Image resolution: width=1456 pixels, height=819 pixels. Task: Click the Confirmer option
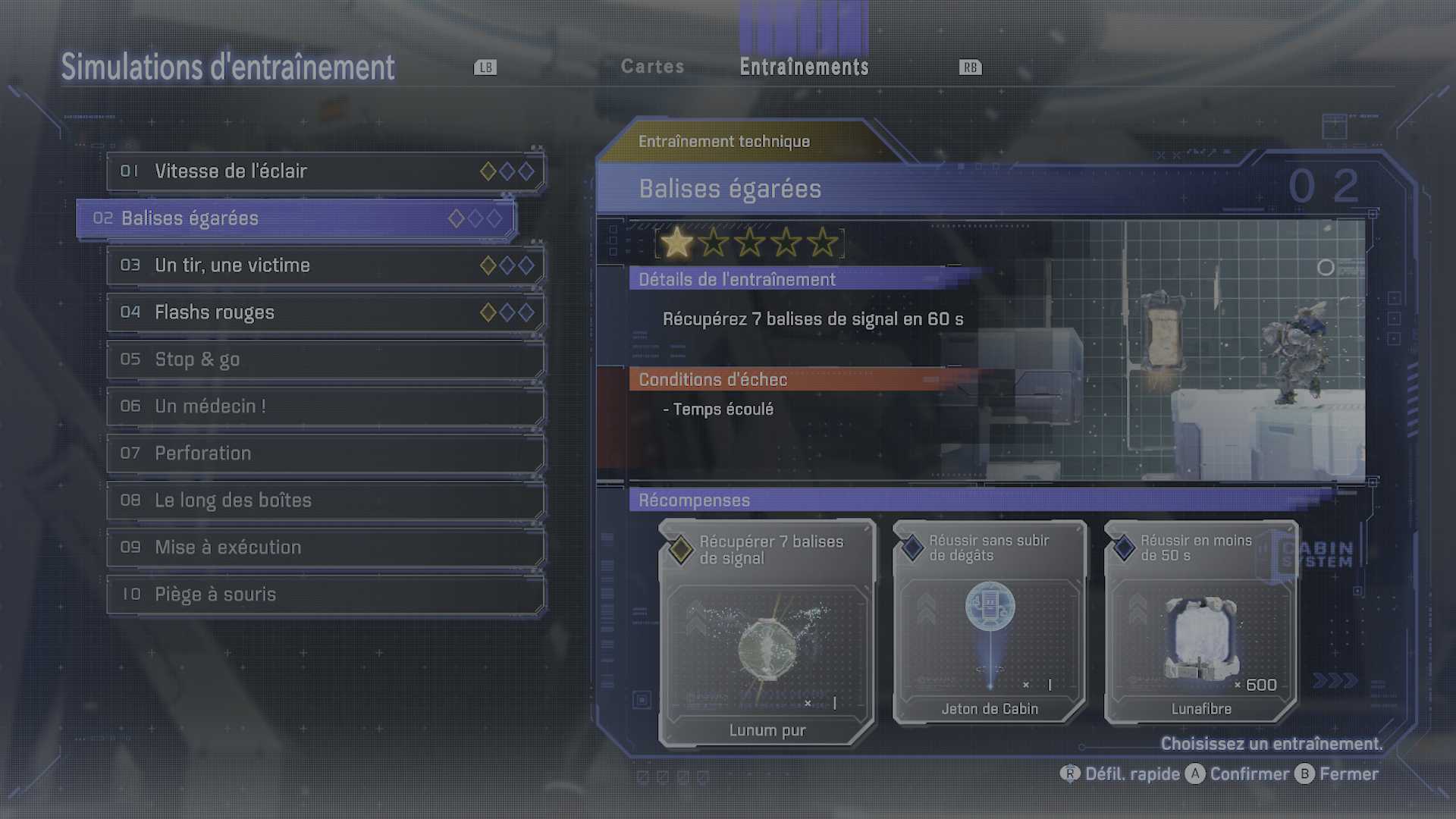click(x=1238, y=774)
